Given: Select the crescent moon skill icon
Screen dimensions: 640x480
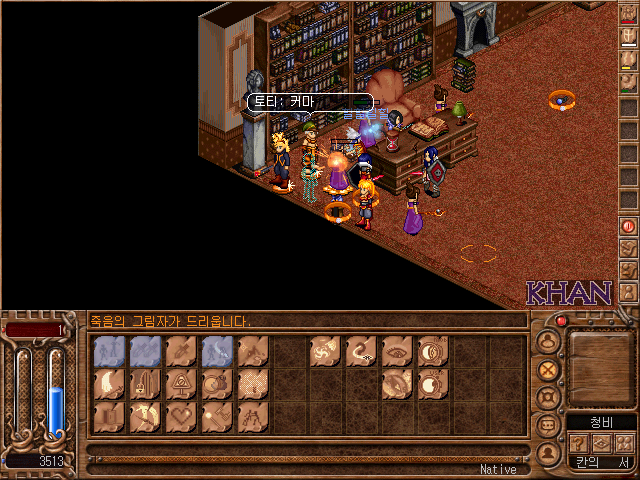Looking at the screenshot, I should point(109,383).
